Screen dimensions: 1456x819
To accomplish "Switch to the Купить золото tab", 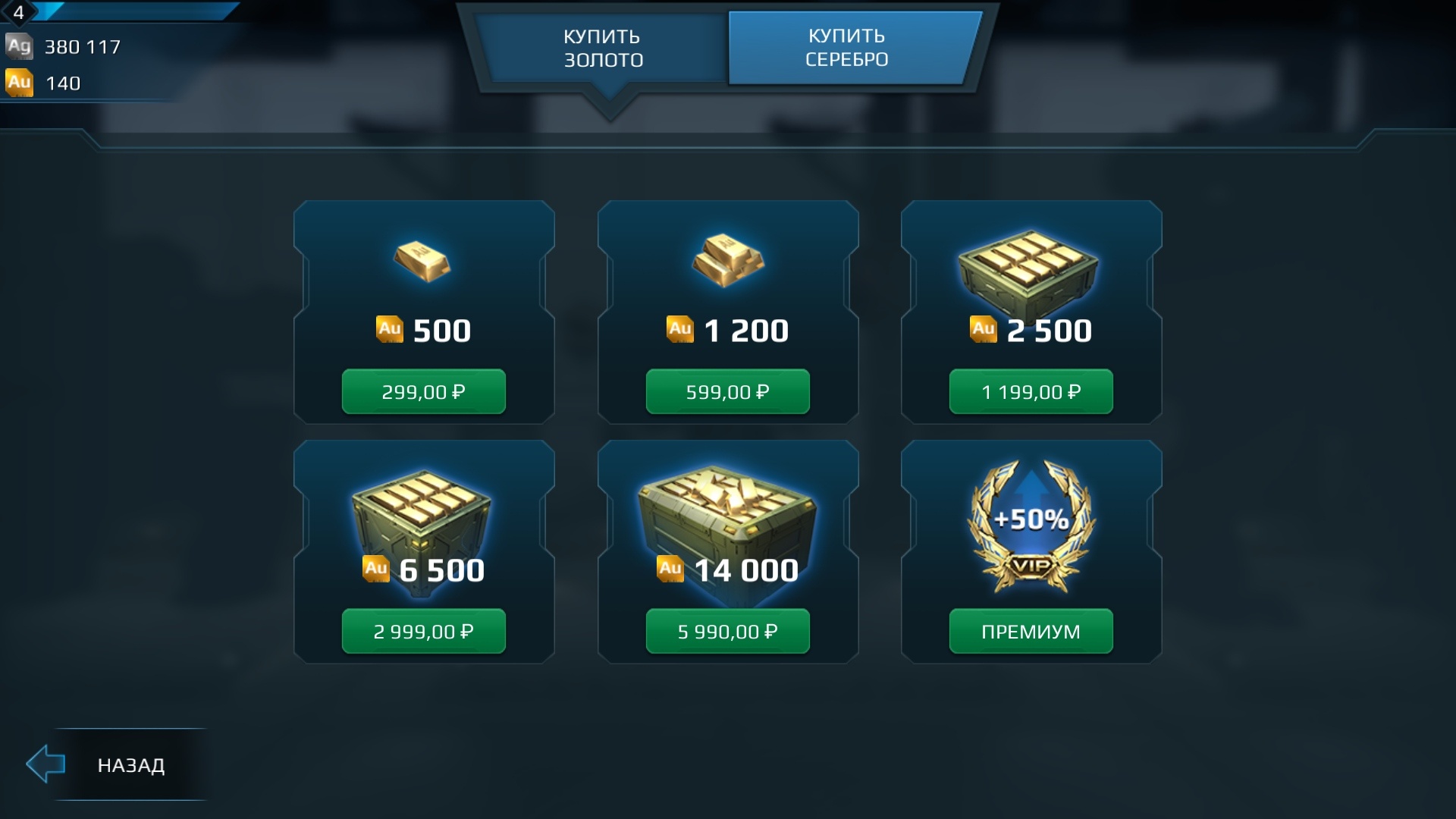I will coord(603,48).
